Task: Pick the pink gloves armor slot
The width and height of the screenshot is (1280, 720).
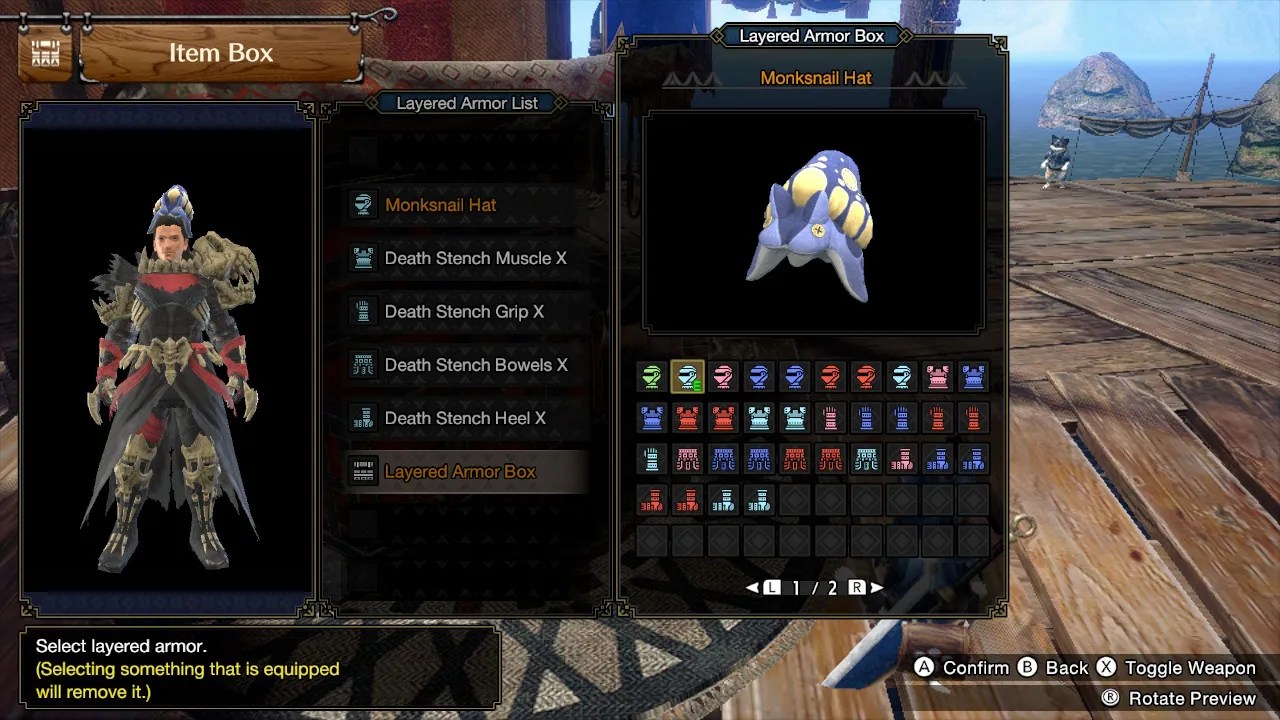Action: (x=831, y=418)
